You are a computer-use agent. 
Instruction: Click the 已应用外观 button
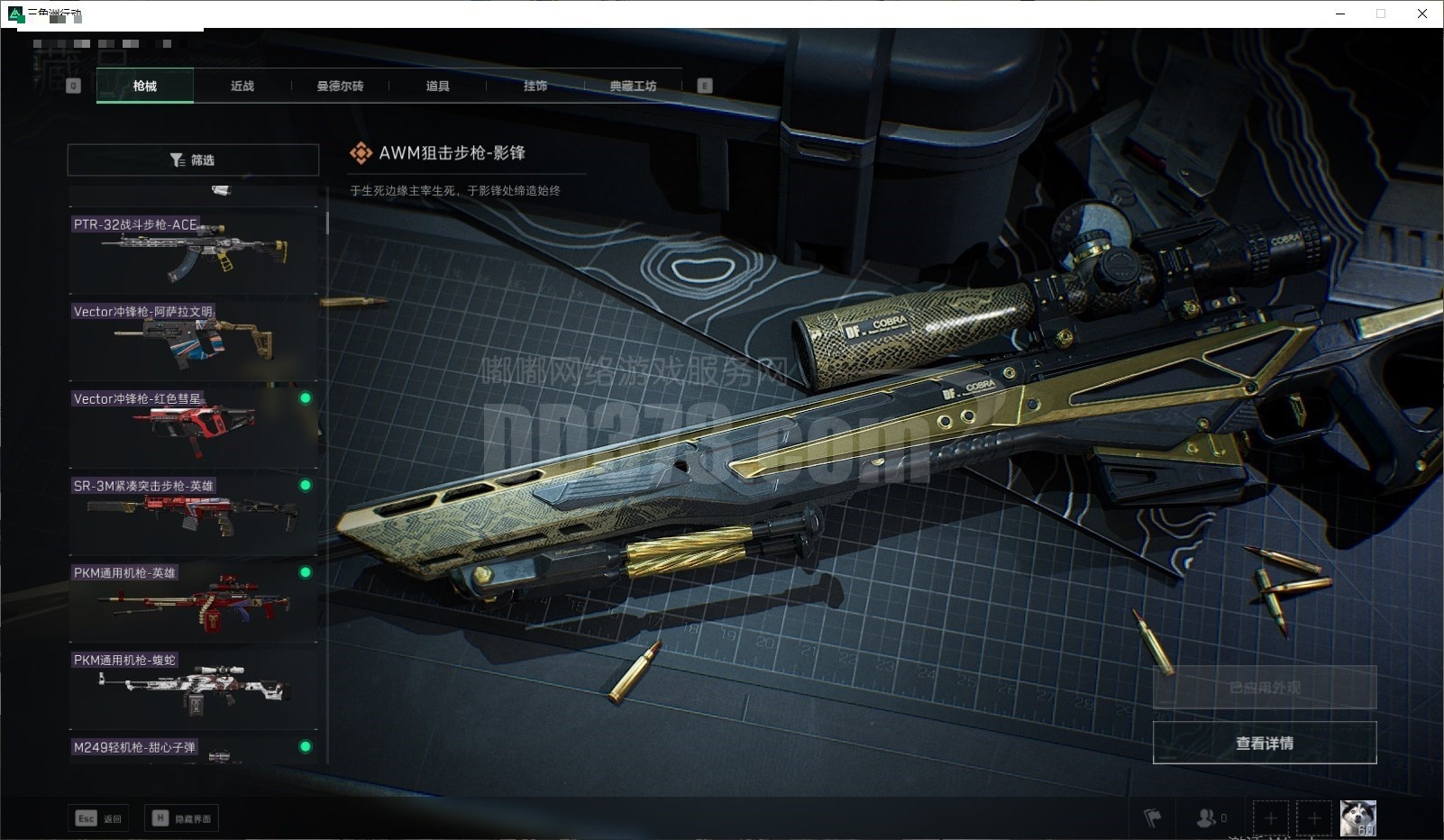click(1264, 688)
